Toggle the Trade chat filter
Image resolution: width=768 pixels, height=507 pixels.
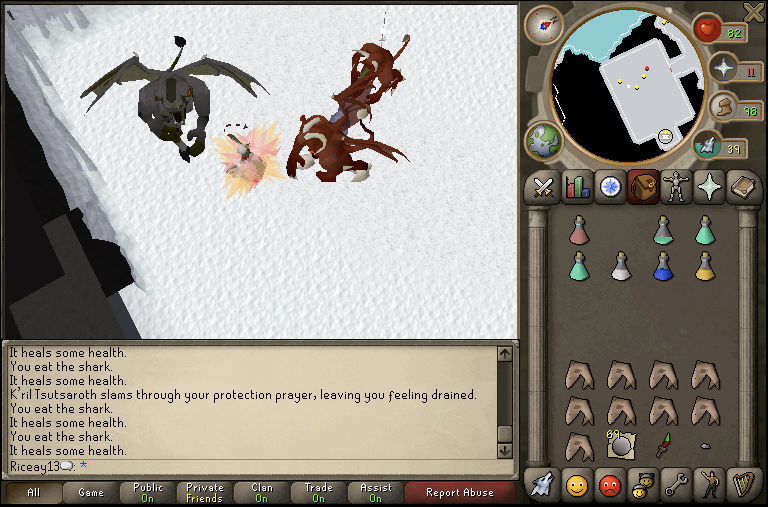click(x=319, y=492)
